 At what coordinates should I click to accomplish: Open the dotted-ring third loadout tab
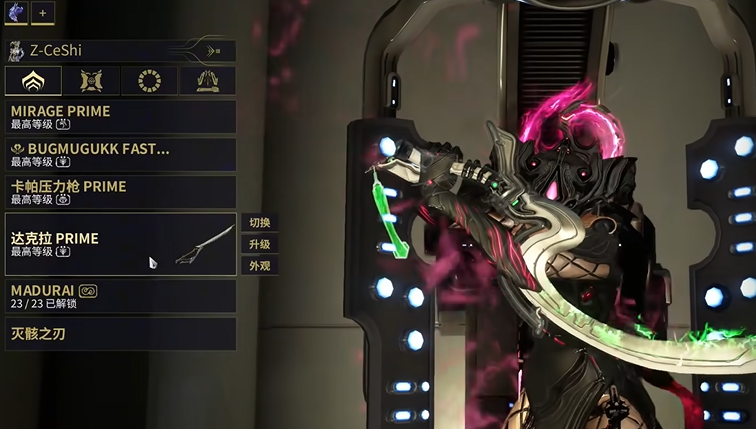pyautogui.click(x=149, y=81)
